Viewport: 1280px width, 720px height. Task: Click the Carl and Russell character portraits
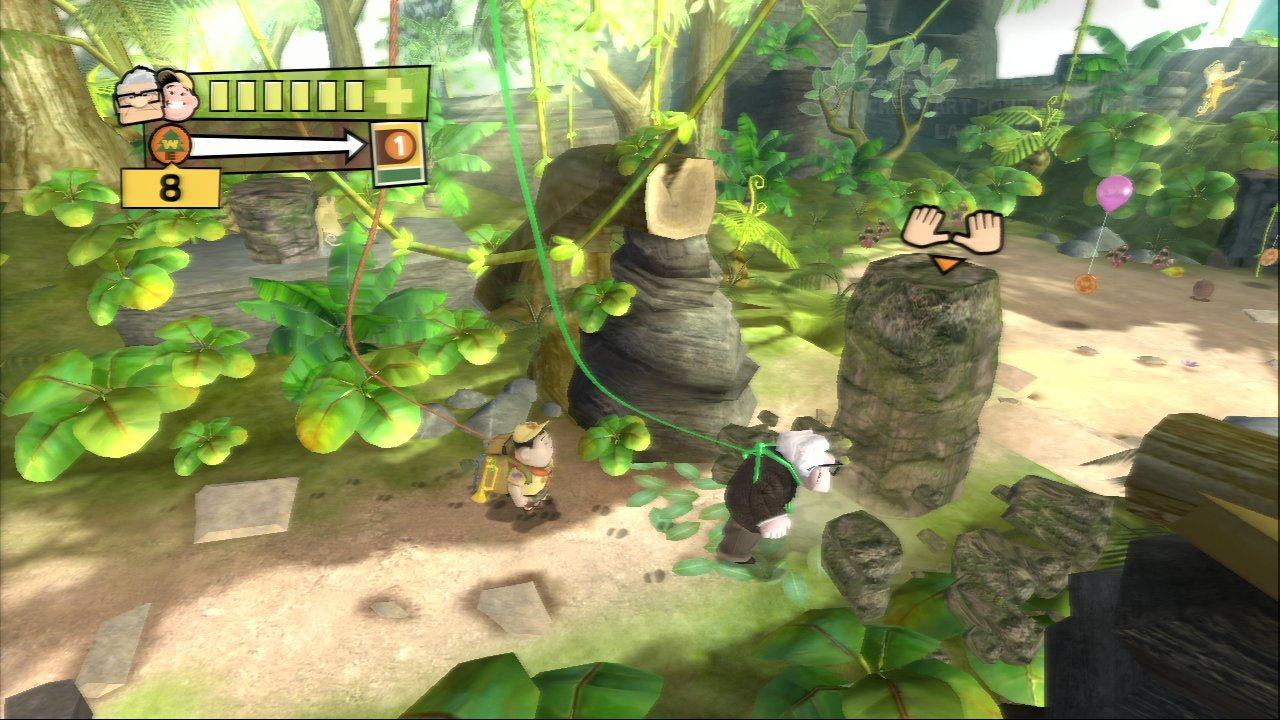[x=157, y=96]
